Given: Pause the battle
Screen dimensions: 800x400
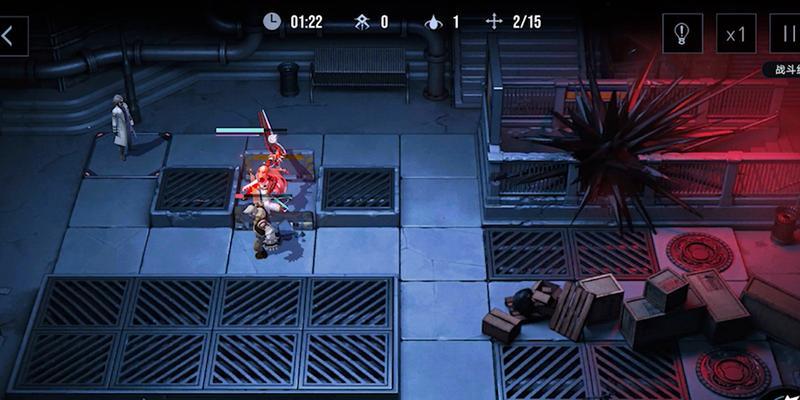Looking at the screenshot, I should pyautogui.click(x=787, y=35).
